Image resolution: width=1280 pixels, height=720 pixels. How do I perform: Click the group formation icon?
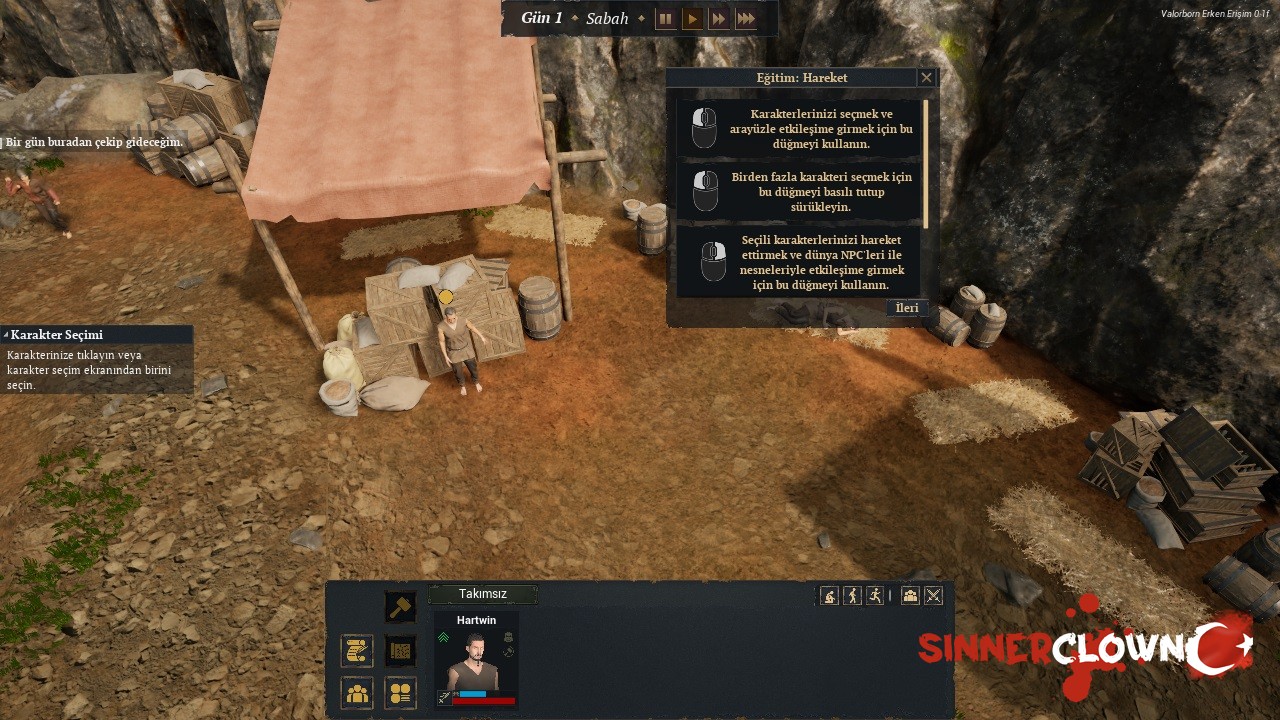pos(910,596)
